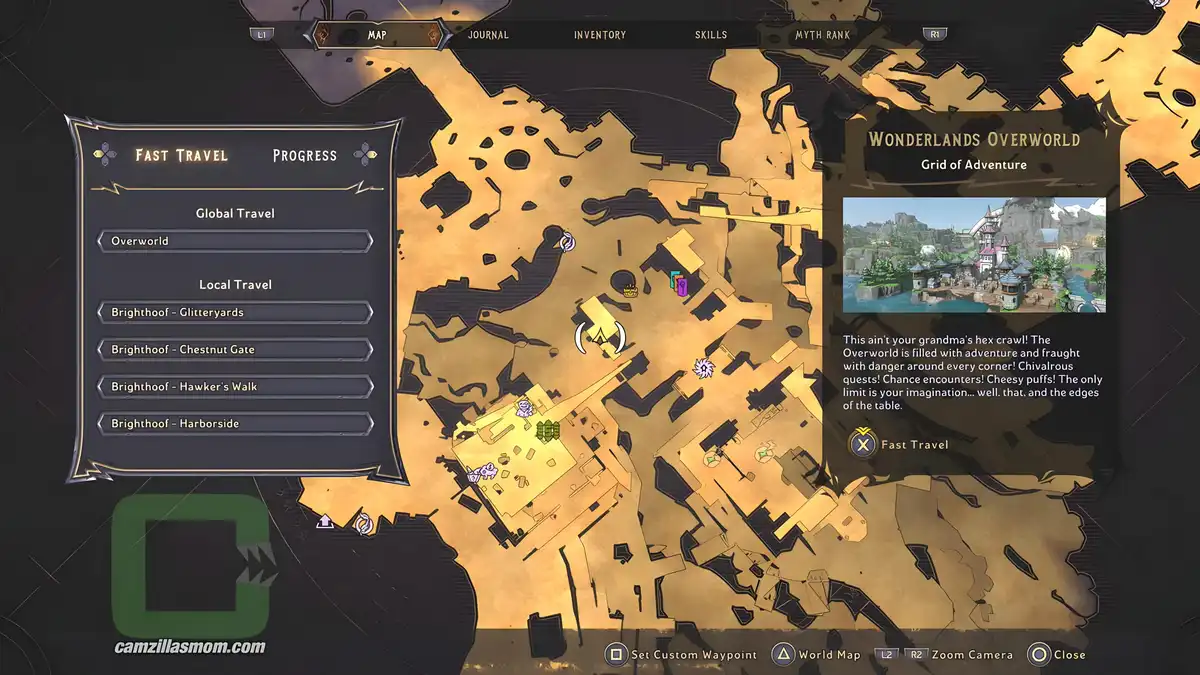
Task: Click the spiky white burst map marker
Action: [x=705, y=368]
